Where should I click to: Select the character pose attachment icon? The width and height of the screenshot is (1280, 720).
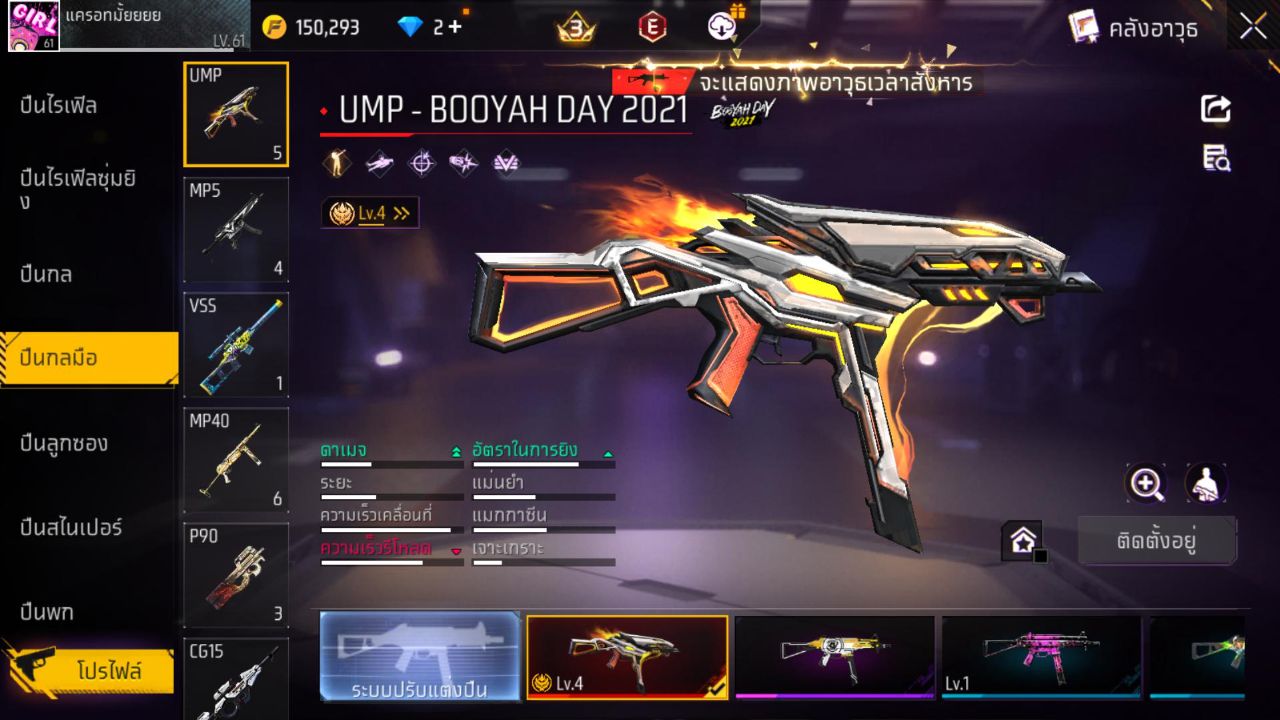point(337,162)
